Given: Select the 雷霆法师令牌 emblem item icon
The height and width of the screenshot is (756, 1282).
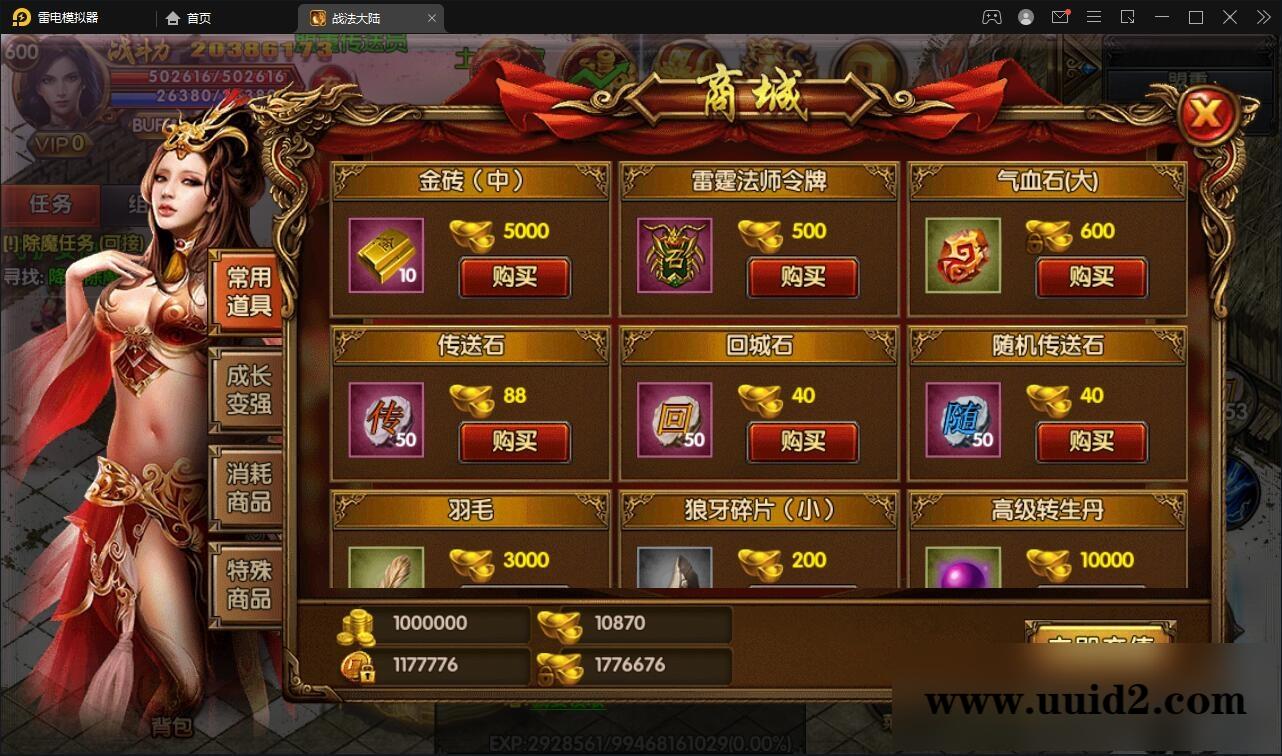Looking at the screenshot, I should click(672, 256).
